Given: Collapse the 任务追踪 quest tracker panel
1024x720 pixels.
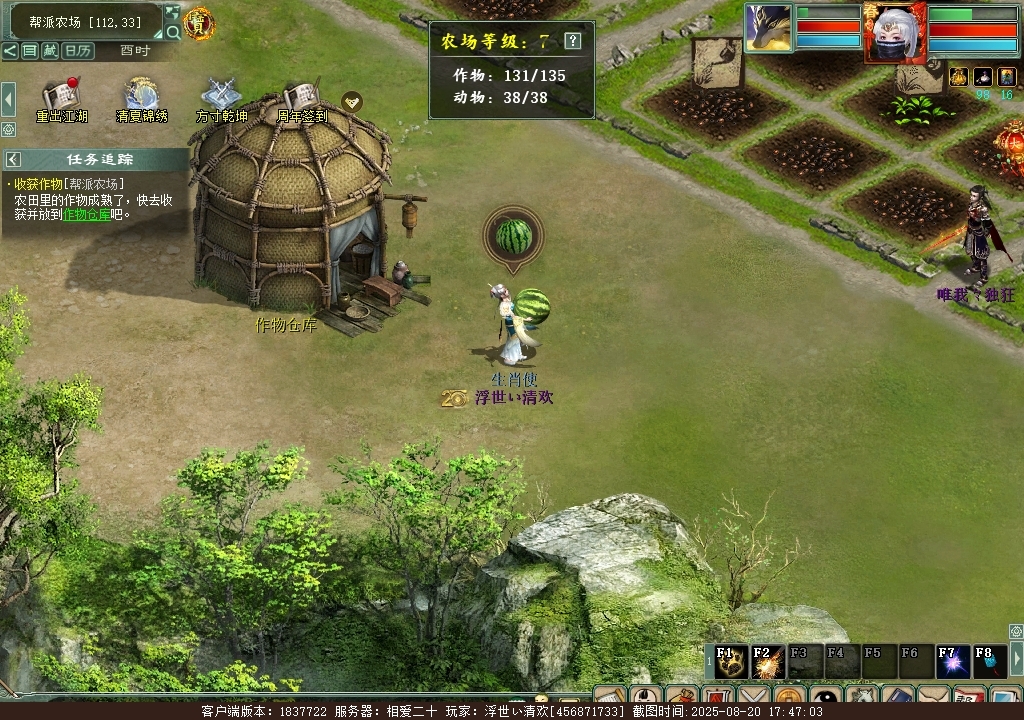Looking at the screenshot, I should click(13, 159).
